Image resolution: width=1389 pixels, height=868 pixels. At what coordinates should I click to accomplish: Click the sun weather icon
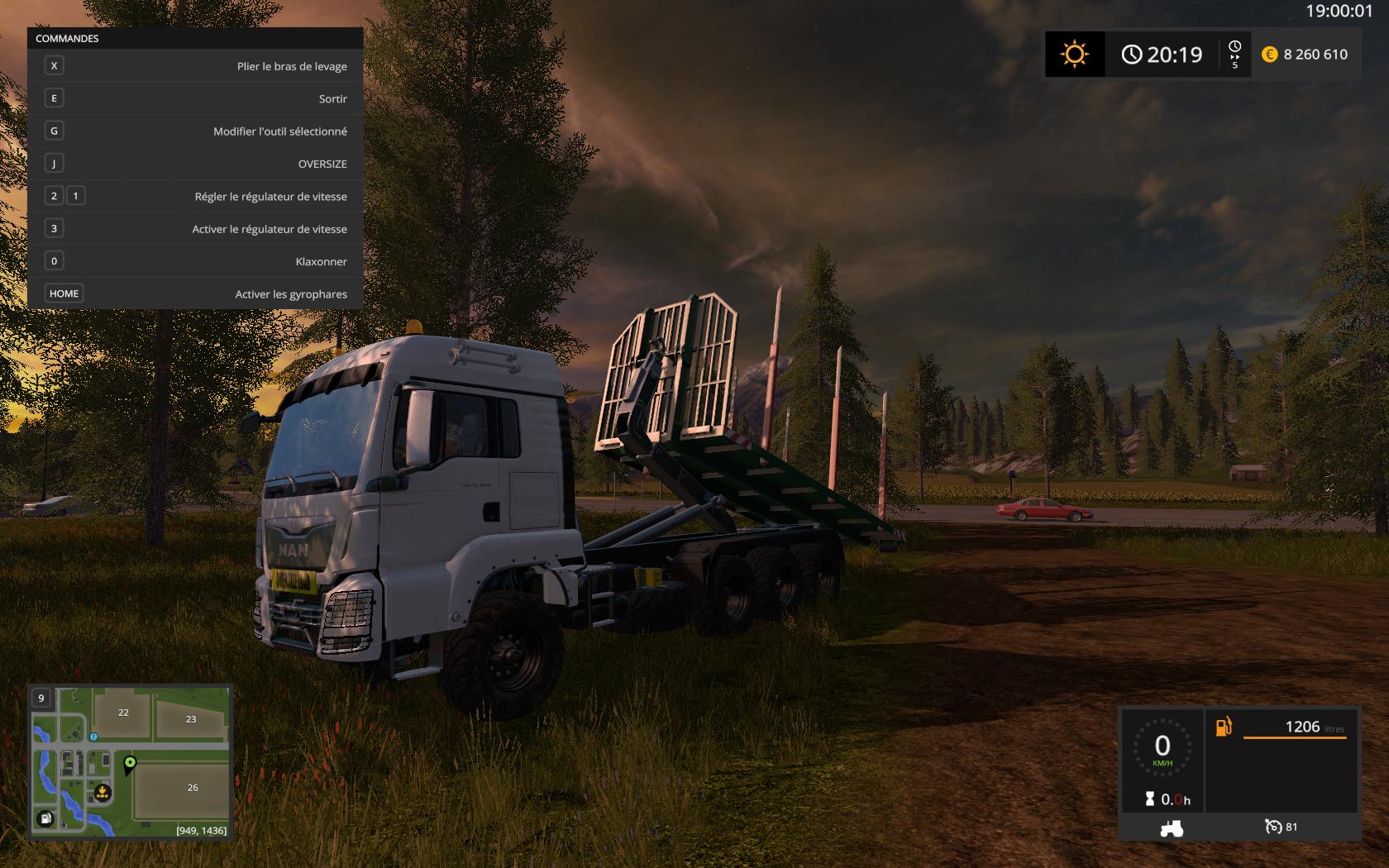click(1074, 55)
